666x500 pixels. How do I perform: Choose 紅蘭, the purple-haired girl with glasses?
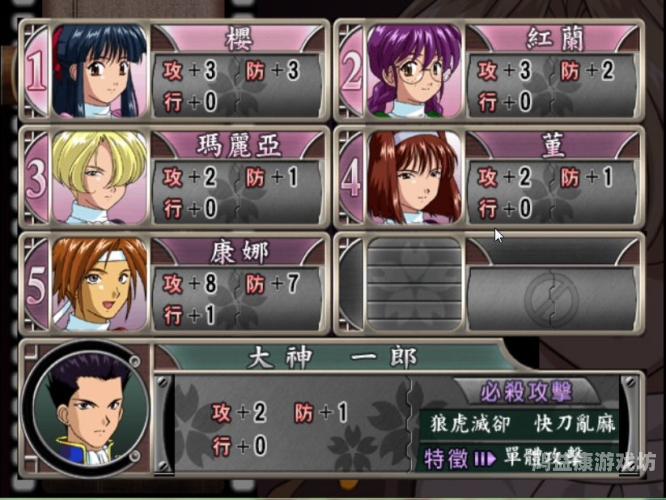pos(414,70)
